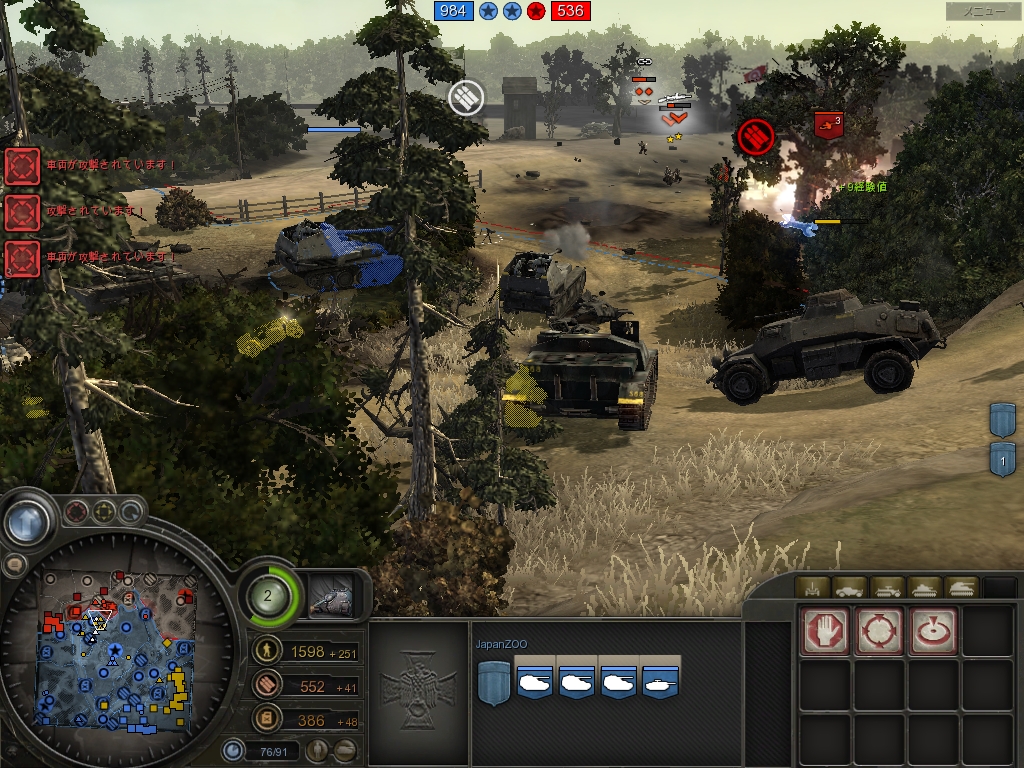The image size is (1024, 768).
Task: Click the topmost vehicle under attack alert icon
Action: (22, 166)
